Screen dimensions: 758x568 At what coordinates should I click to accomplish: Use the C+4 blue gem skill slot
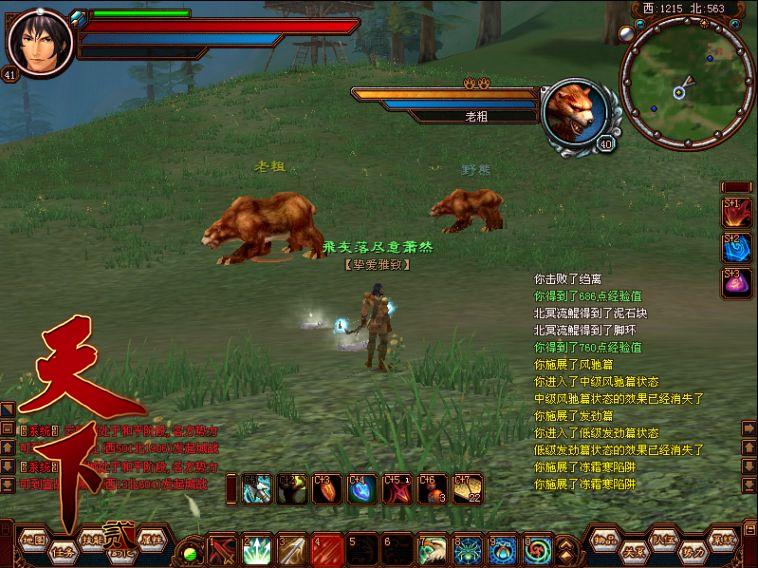tap(362, 488)
